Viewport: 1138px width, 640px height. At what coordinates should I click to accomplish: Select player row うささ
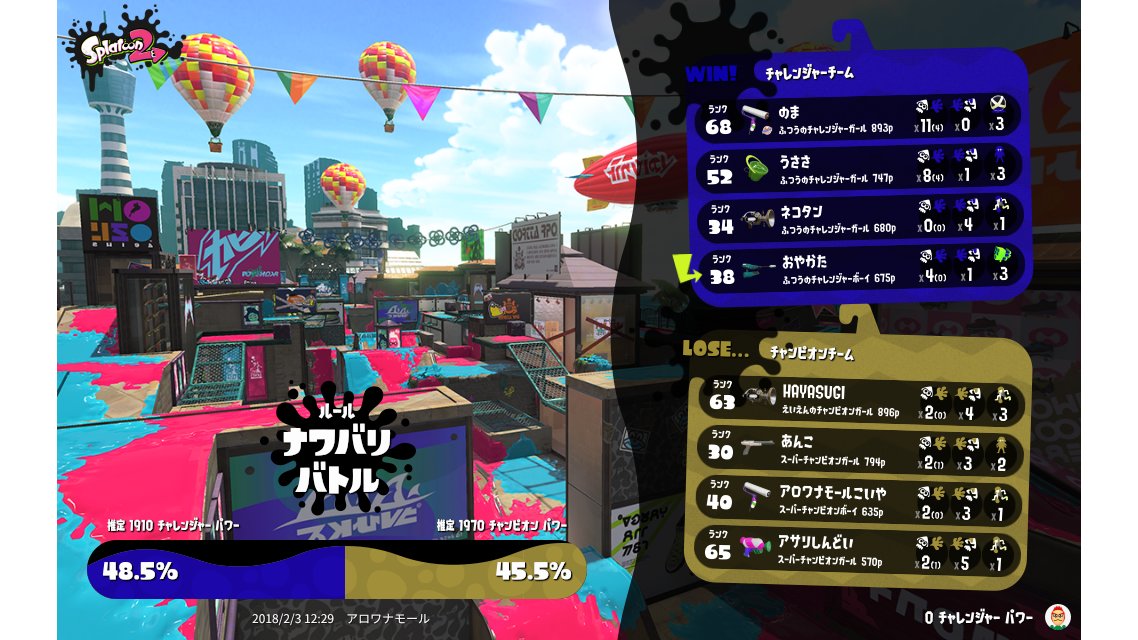tap(862, 166)
